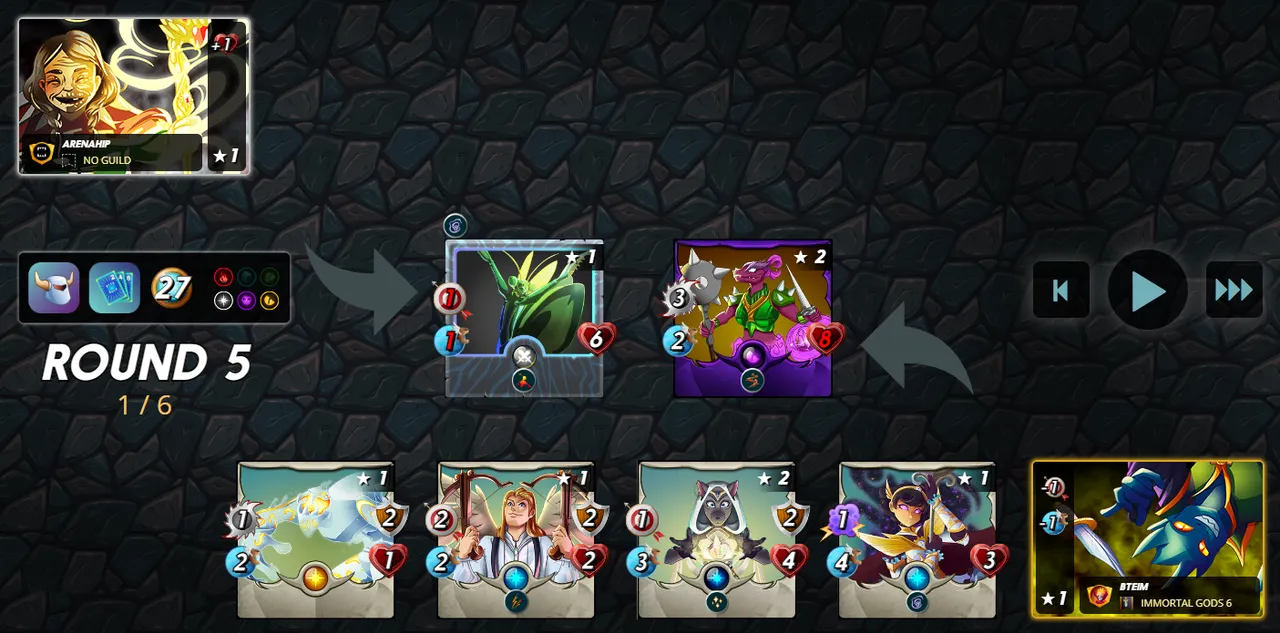This screenshot has width=1280, height=633.
Task: Select the pink mace-wielding monster card
Action: 753,318
